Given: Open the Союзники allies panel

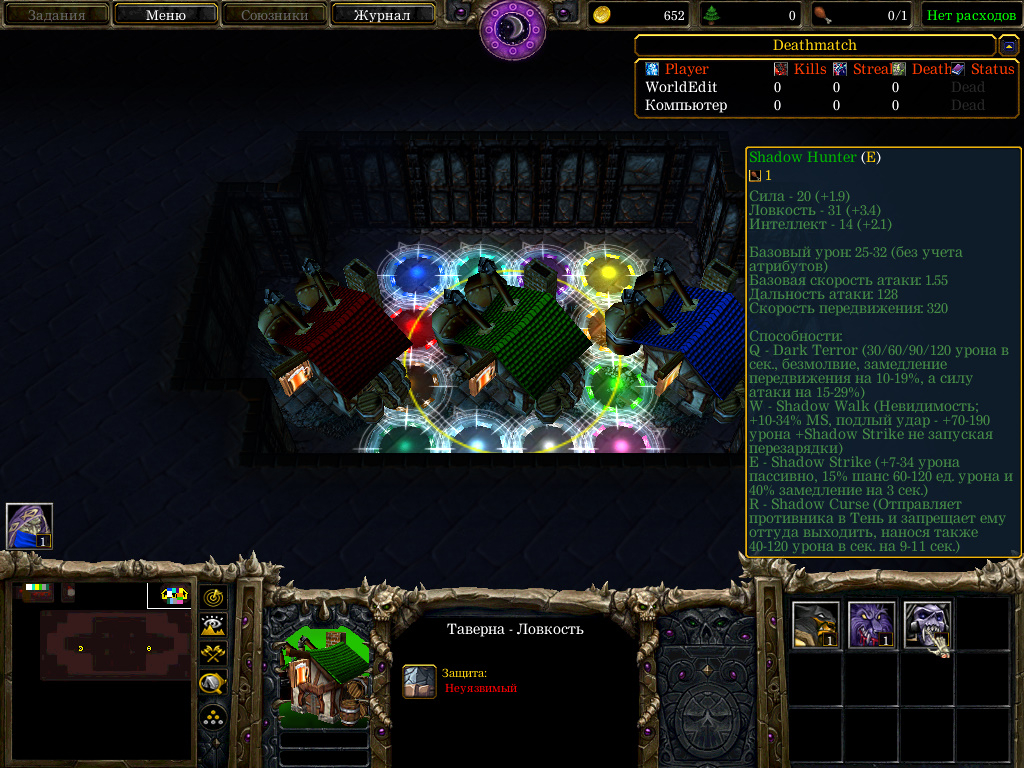Looking at the screenshot, I should 272,15.
